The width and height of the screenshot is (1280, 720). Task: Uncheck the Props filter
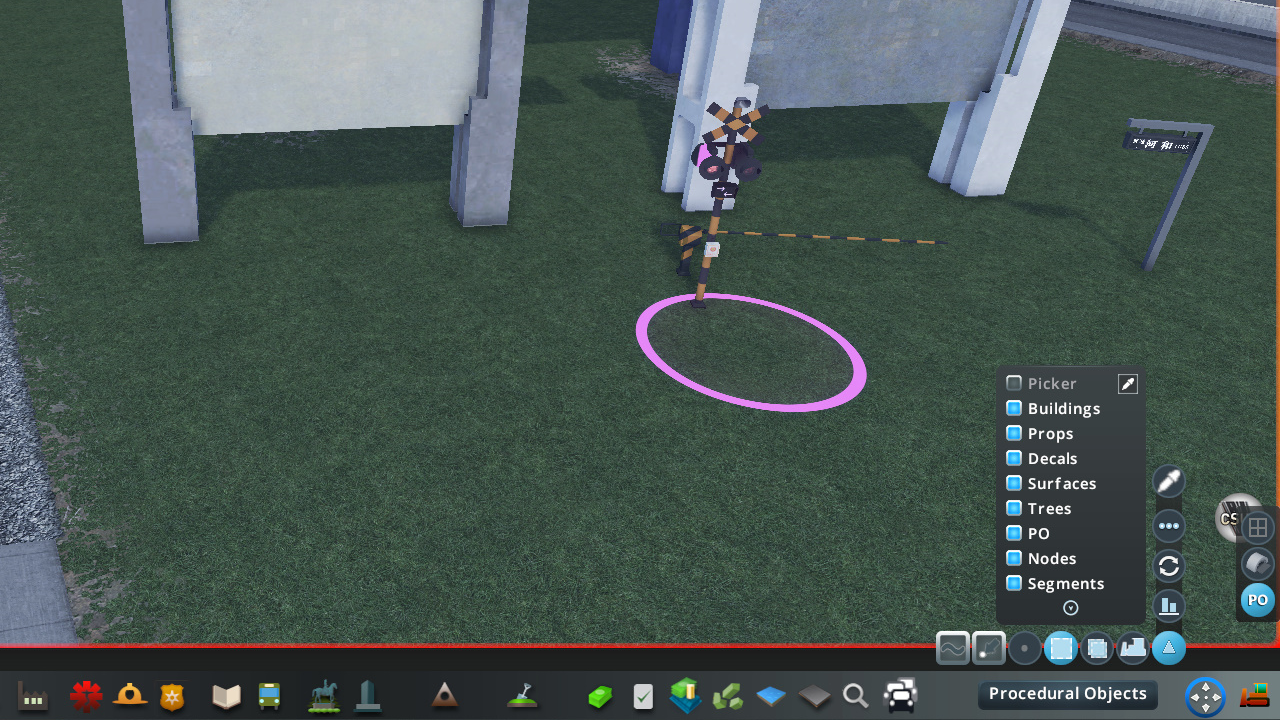coord(1013,433)
